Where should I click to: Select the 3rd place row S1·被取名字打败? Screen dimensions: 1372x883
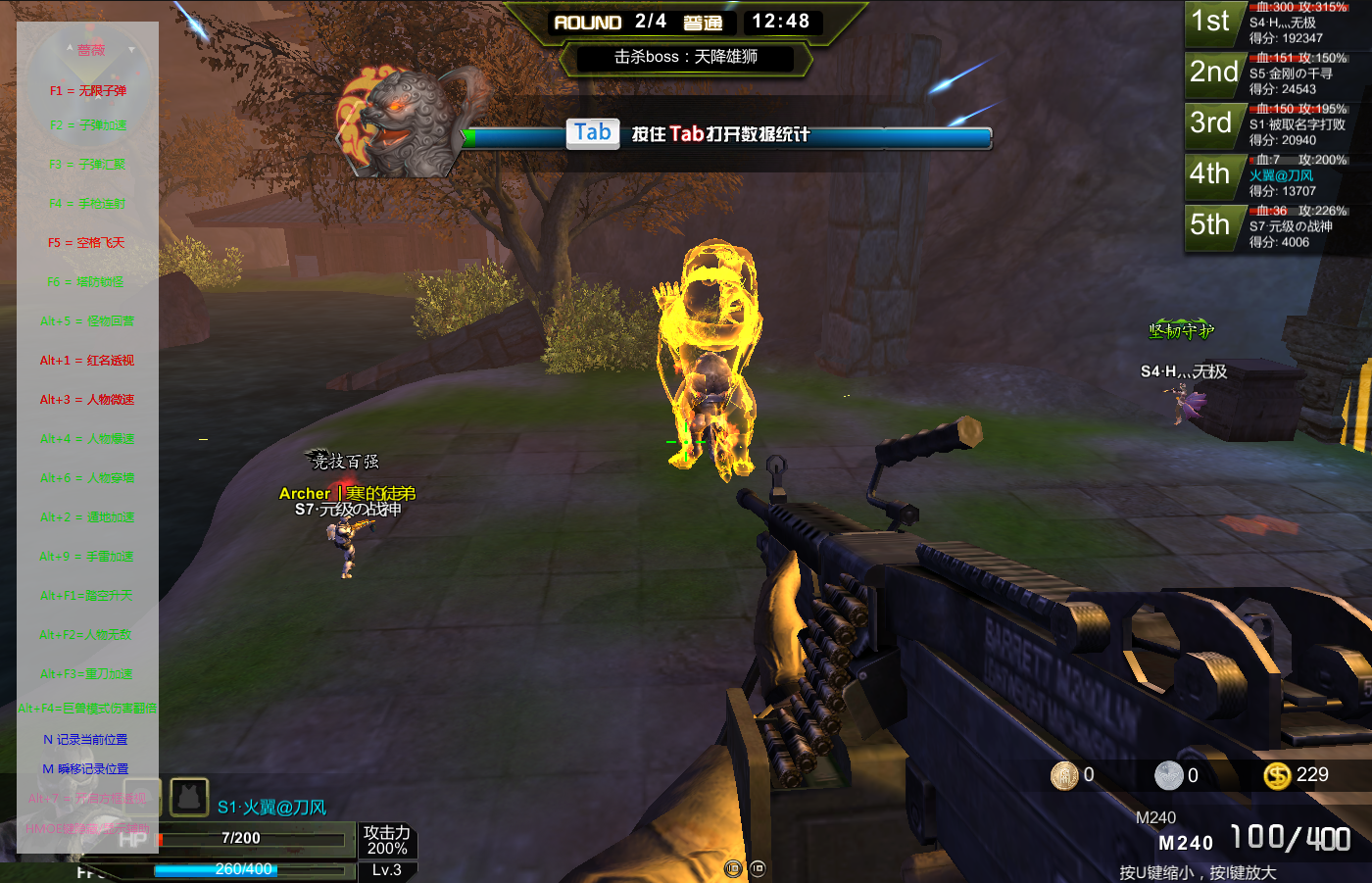pos(1278,125)
